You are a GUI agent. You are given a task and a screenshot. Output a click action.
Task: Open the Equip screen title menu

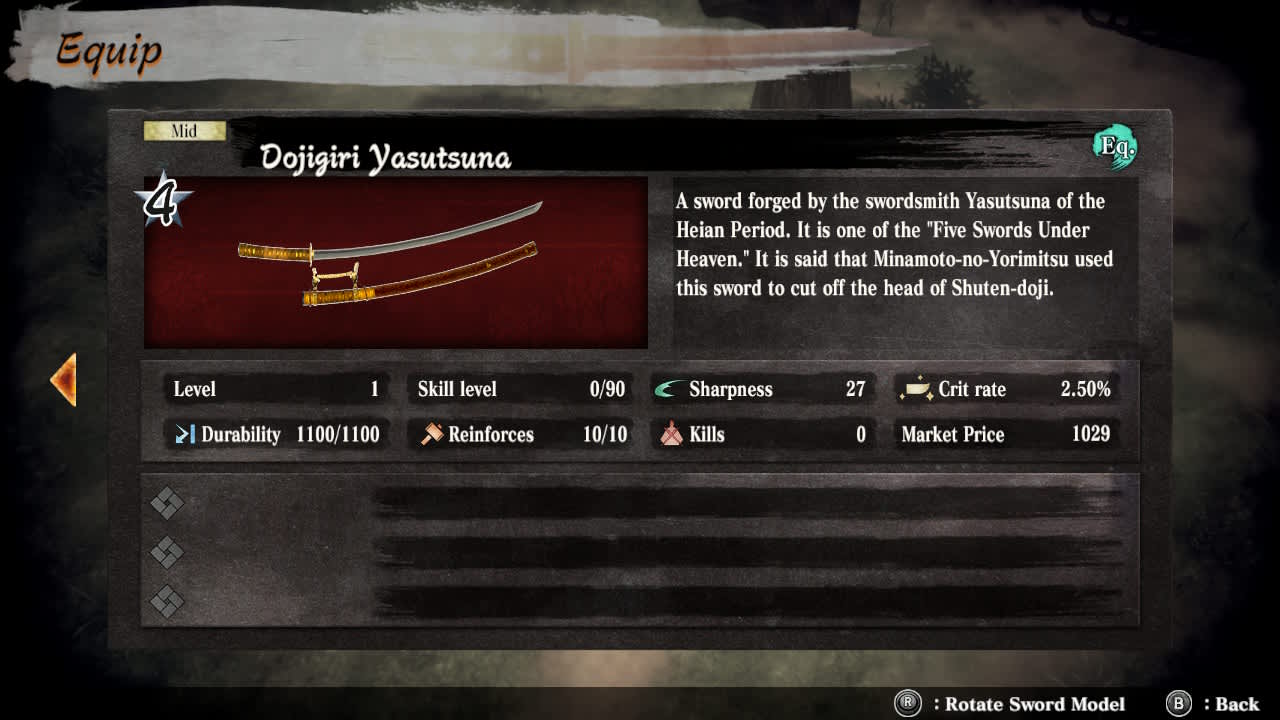tap(108, 50)
